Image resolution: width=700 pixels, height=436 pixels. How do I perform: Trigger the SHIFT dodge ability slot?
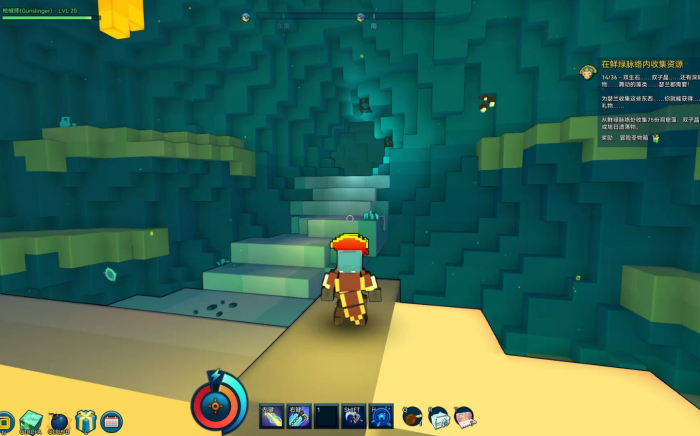tap(353, 416)
